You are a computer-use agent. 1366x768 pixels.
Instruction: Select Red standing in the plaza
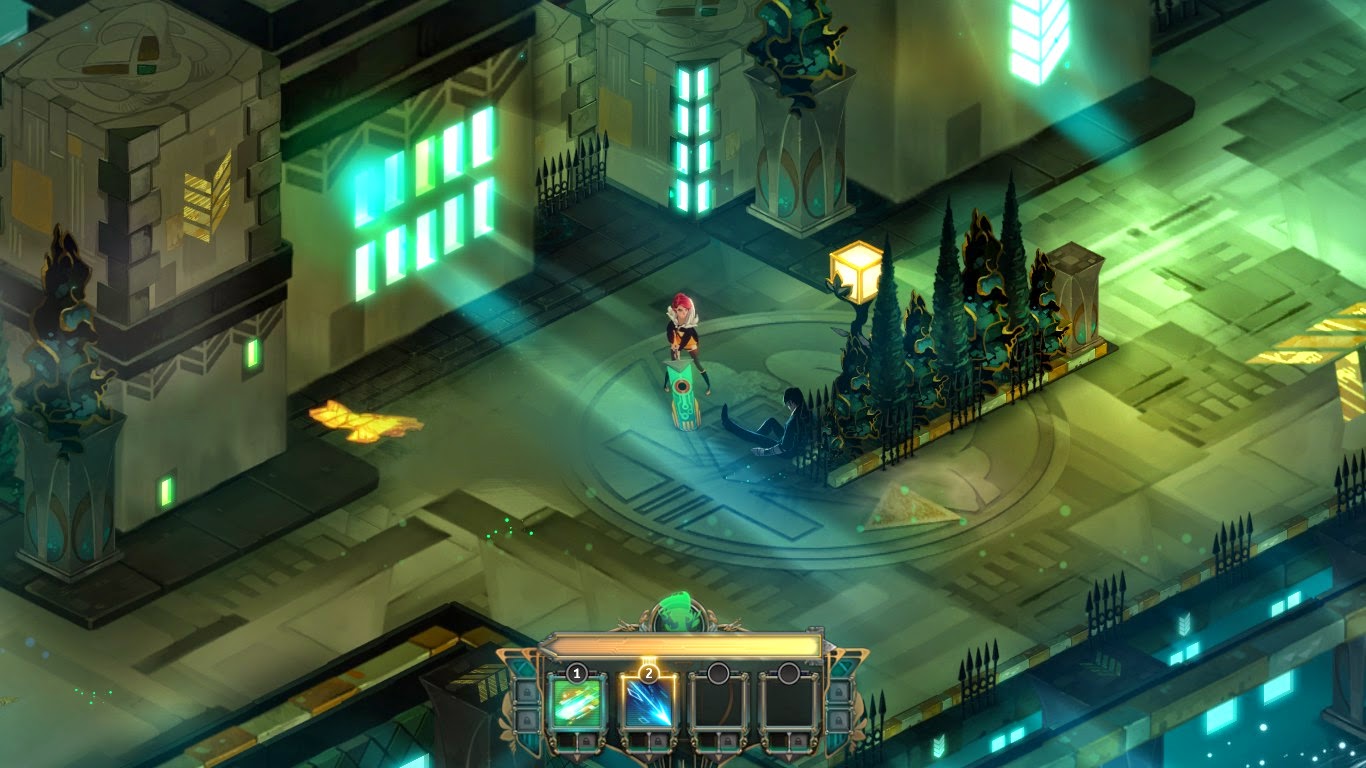(x=680, y=330)
